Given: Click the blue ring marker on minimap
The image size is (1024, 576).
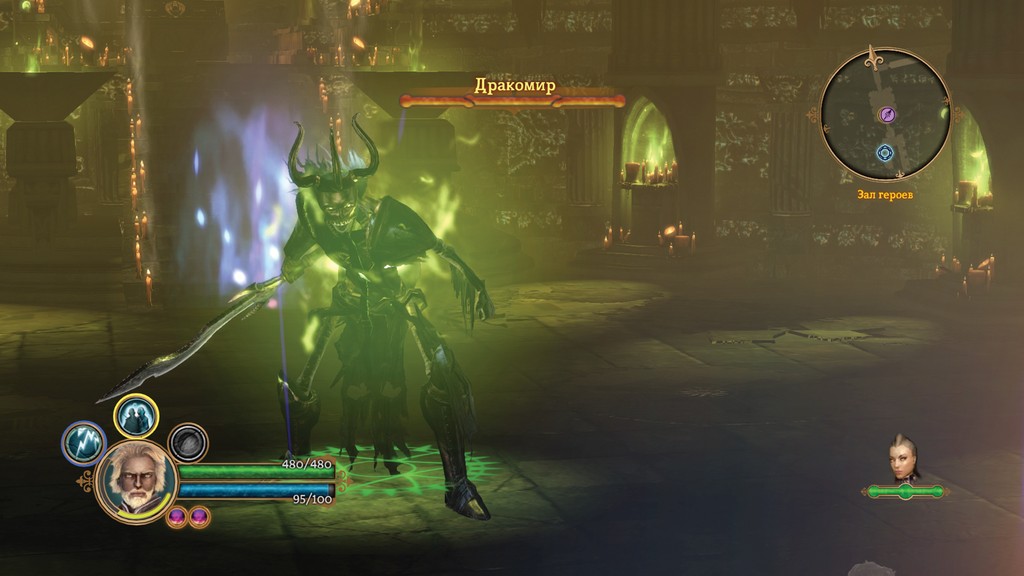Looking at the screenshot, I should [x=884, y=153].
